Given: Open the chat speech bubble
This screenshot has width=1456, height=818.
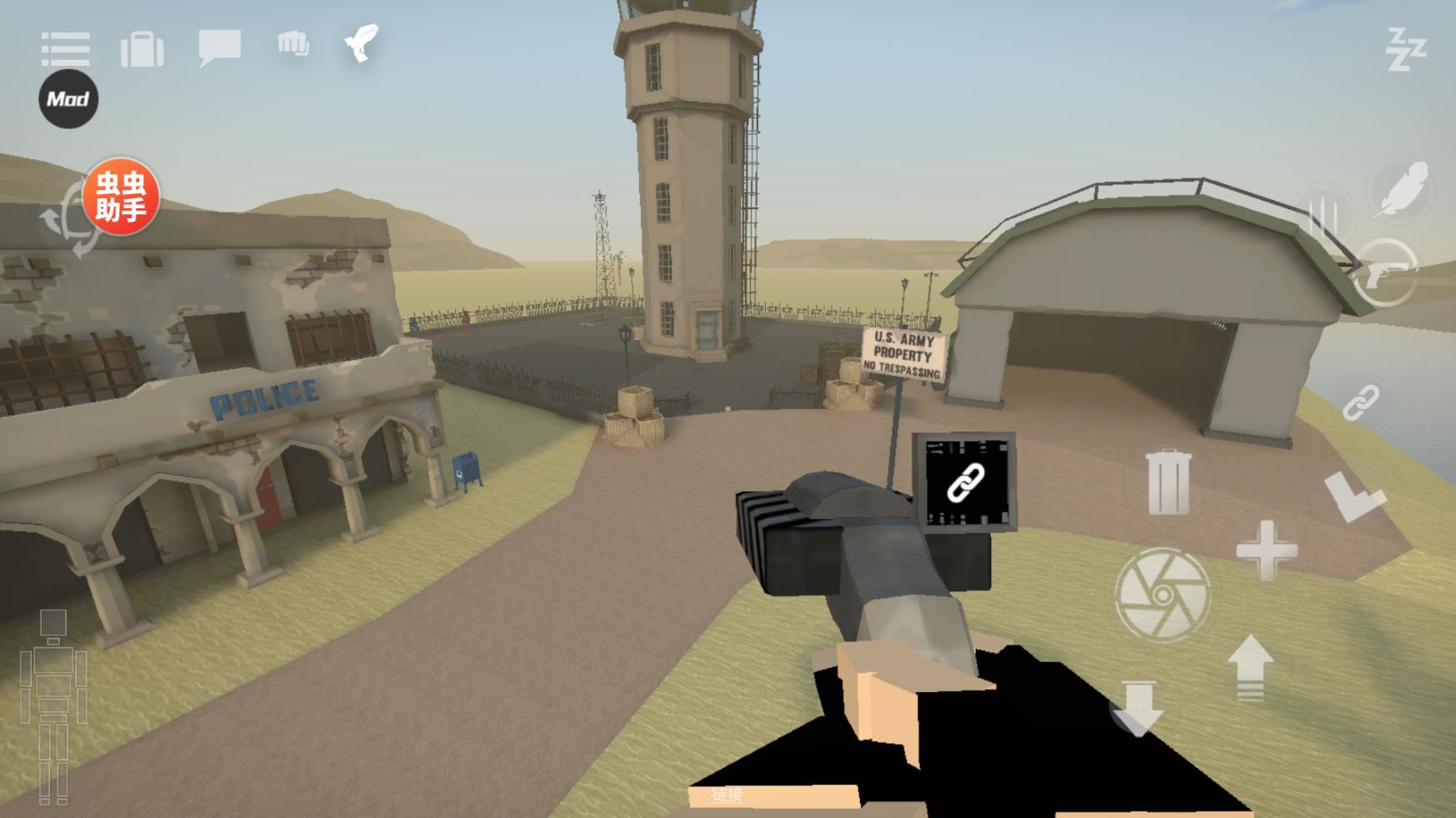Looking at the screenshot, I should [x=220, y=47].
